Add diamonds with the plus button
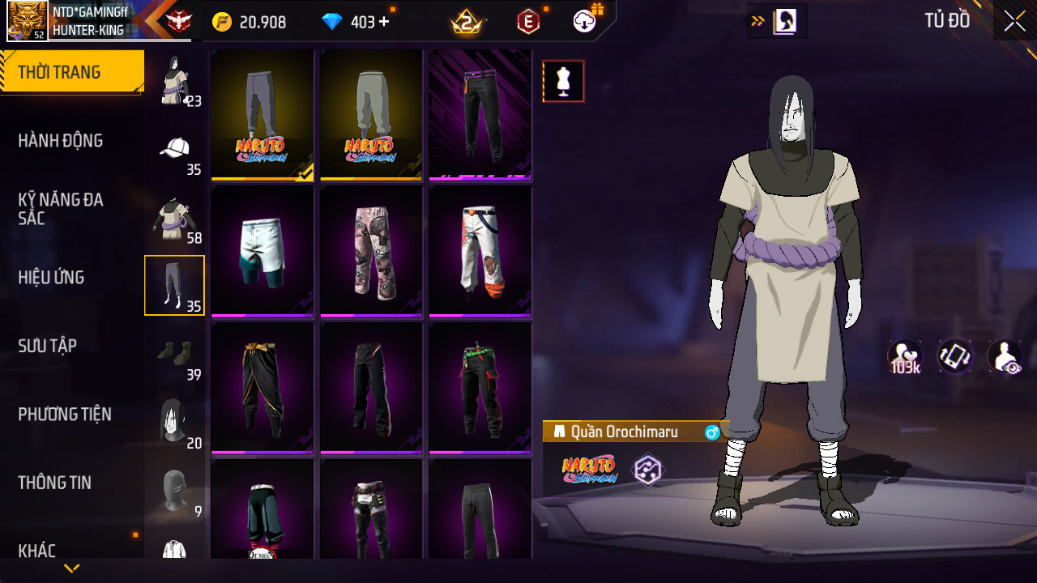Image resolution: width=1037 pixels, height=583 pixels. 384,22
